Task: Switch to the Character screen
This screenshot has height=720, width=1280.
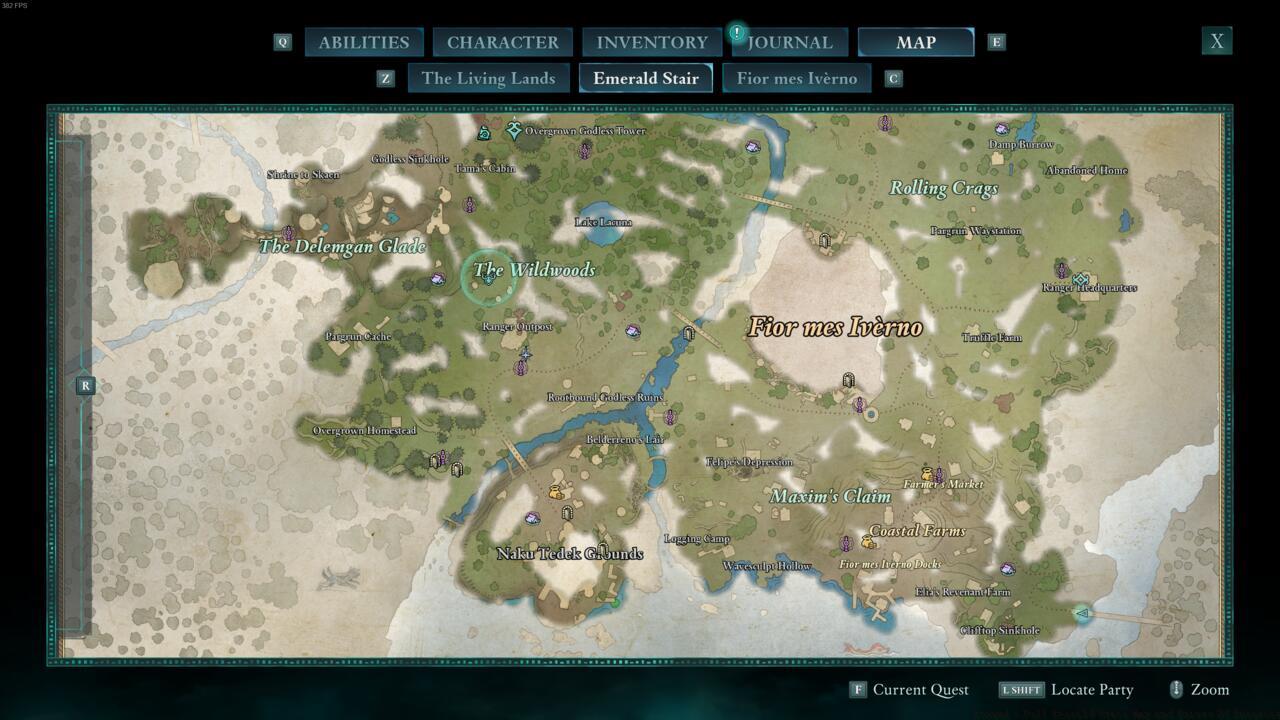Action: 502,42
